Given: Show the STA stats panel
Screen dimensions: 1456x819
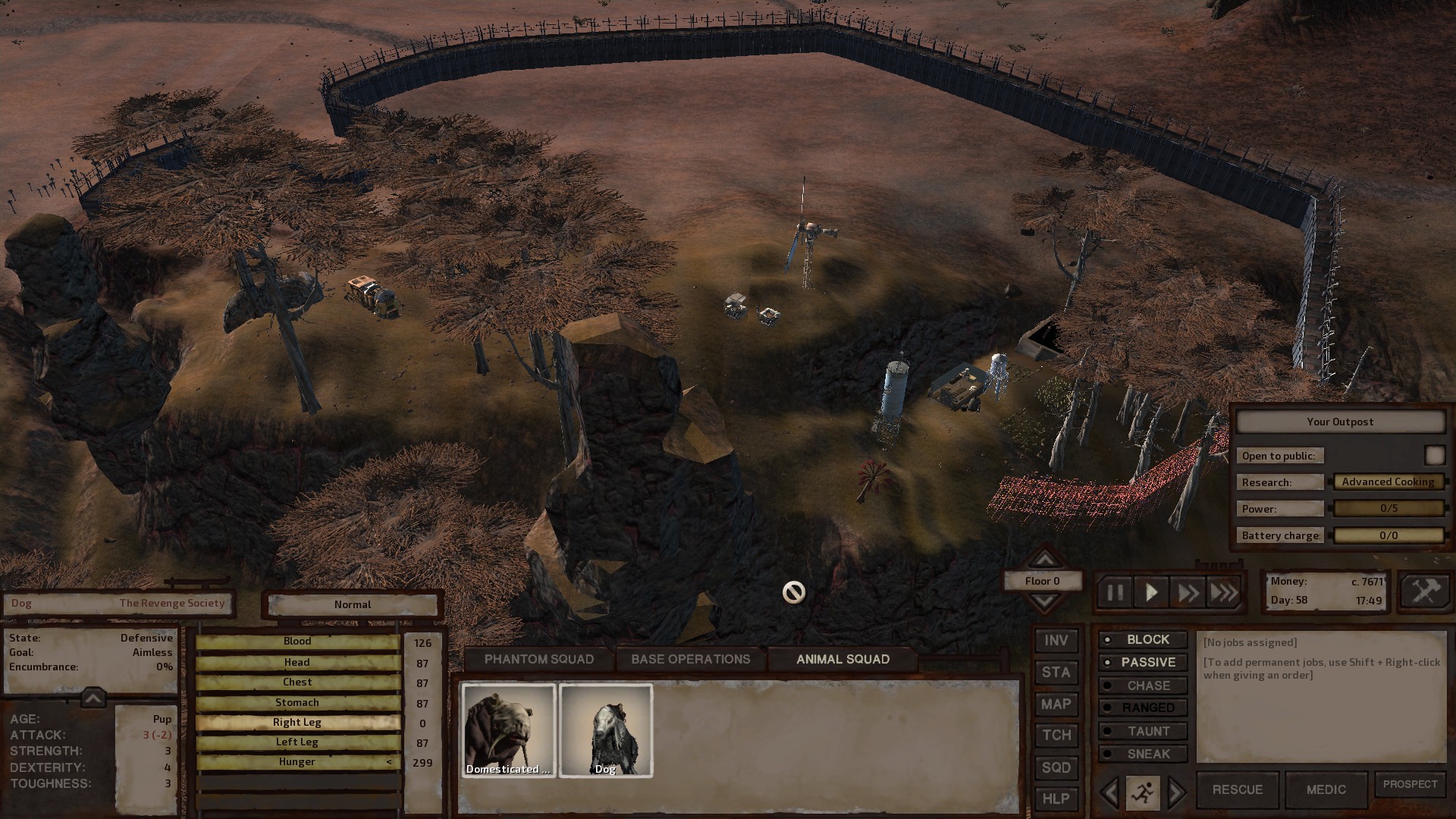Looking at the screenshot, I should [x=1056, y=673].
